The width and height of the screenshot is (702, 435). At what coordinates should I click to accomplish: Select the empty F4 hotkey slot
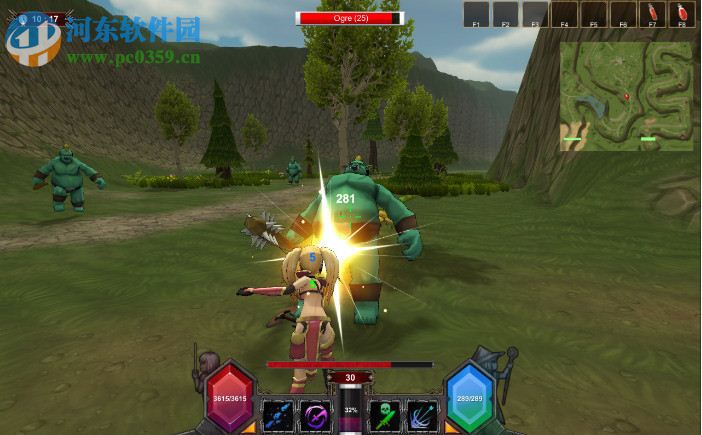[x=565, y=14]
